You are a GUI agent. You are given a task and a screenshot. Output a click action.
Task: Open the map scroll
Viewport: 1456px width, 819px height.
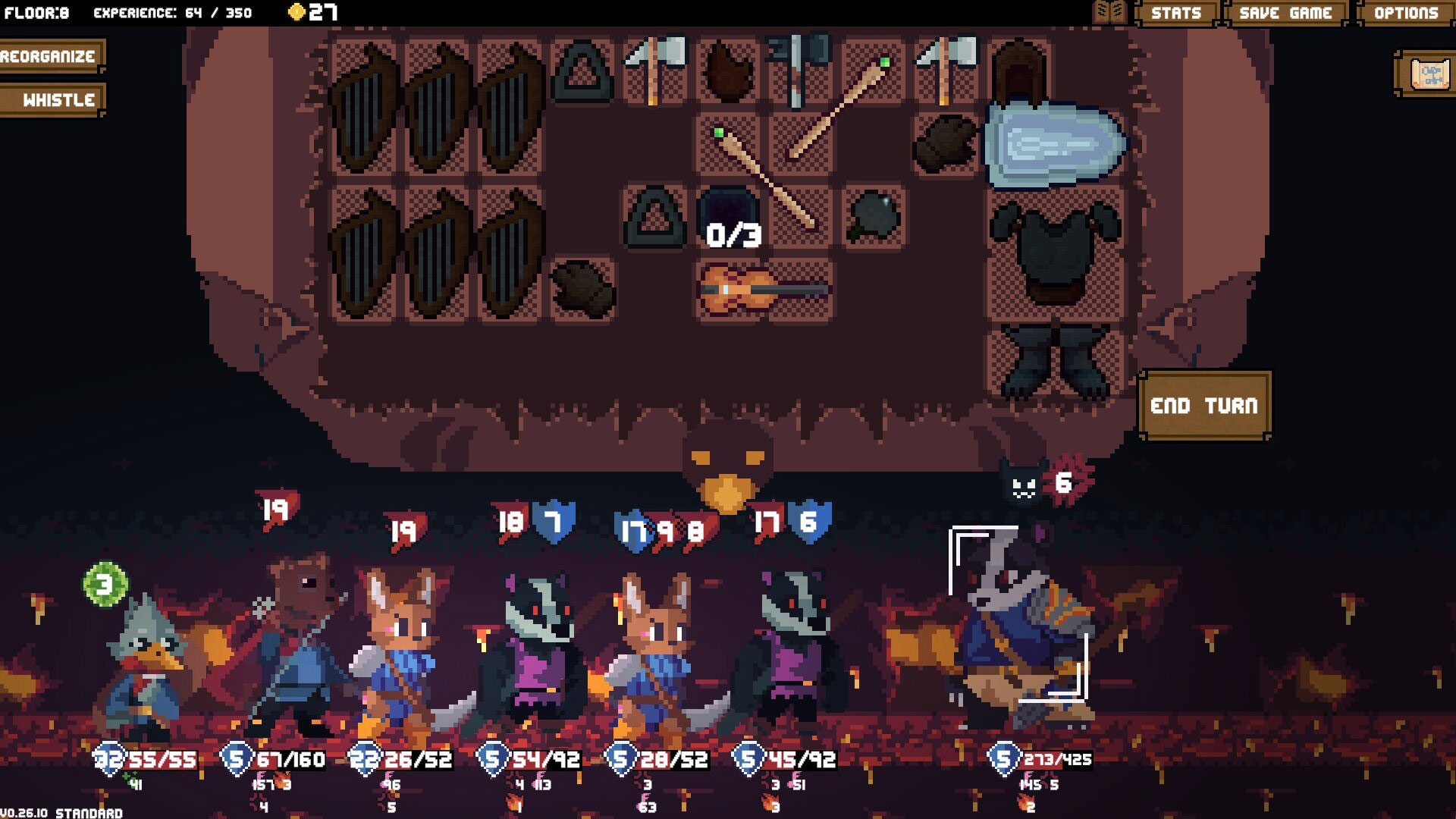[x=1427, y=74]
